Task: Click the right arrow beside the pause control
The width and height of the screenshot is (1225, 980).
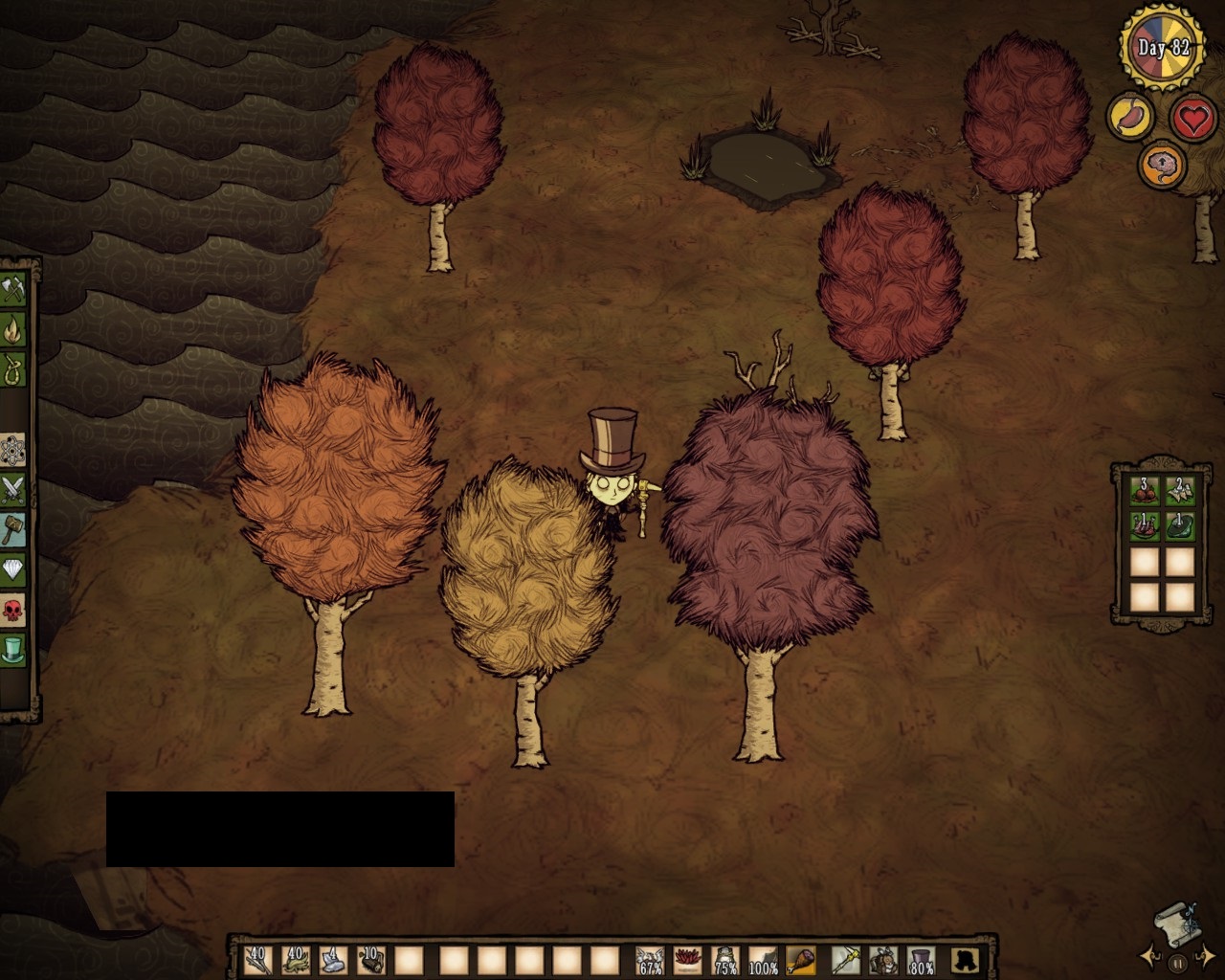Action: click(x=1206, y=957)
